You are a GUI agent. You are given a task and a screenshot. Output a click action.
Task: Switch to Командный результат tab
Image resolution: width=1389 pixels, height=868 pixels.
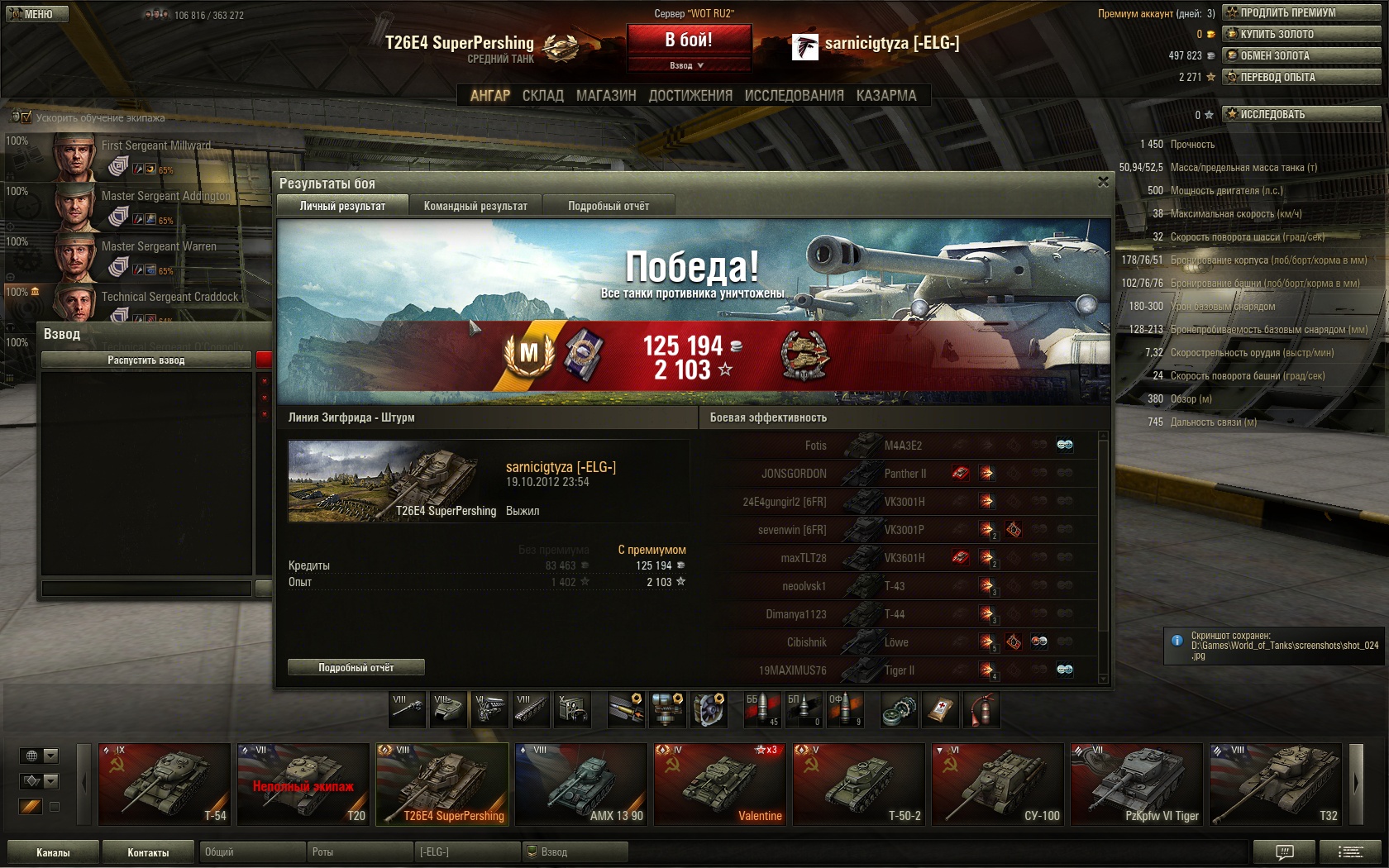coord(475,206)
